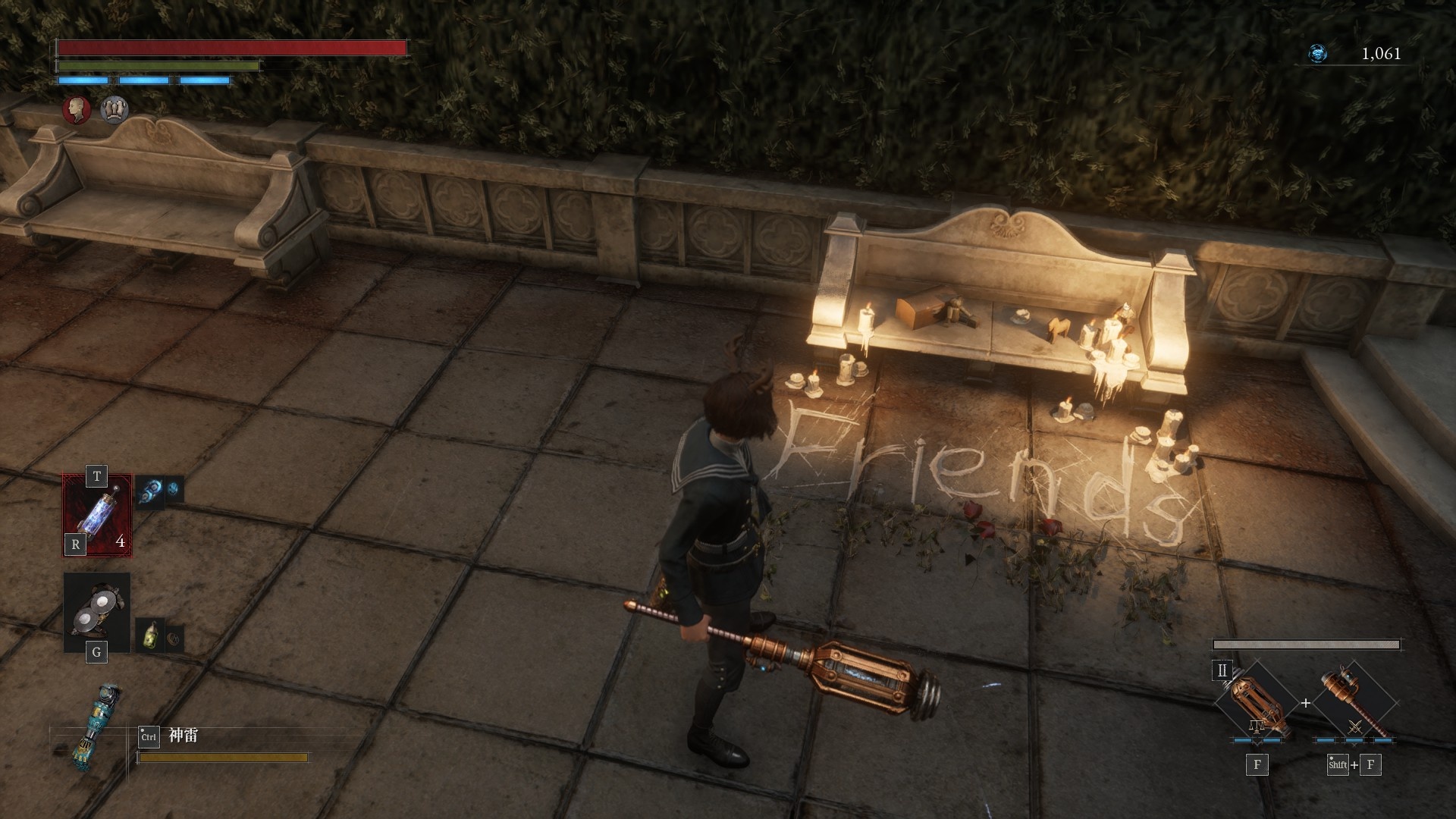Choose the green bottle item in lower belt

coord(151,635)
